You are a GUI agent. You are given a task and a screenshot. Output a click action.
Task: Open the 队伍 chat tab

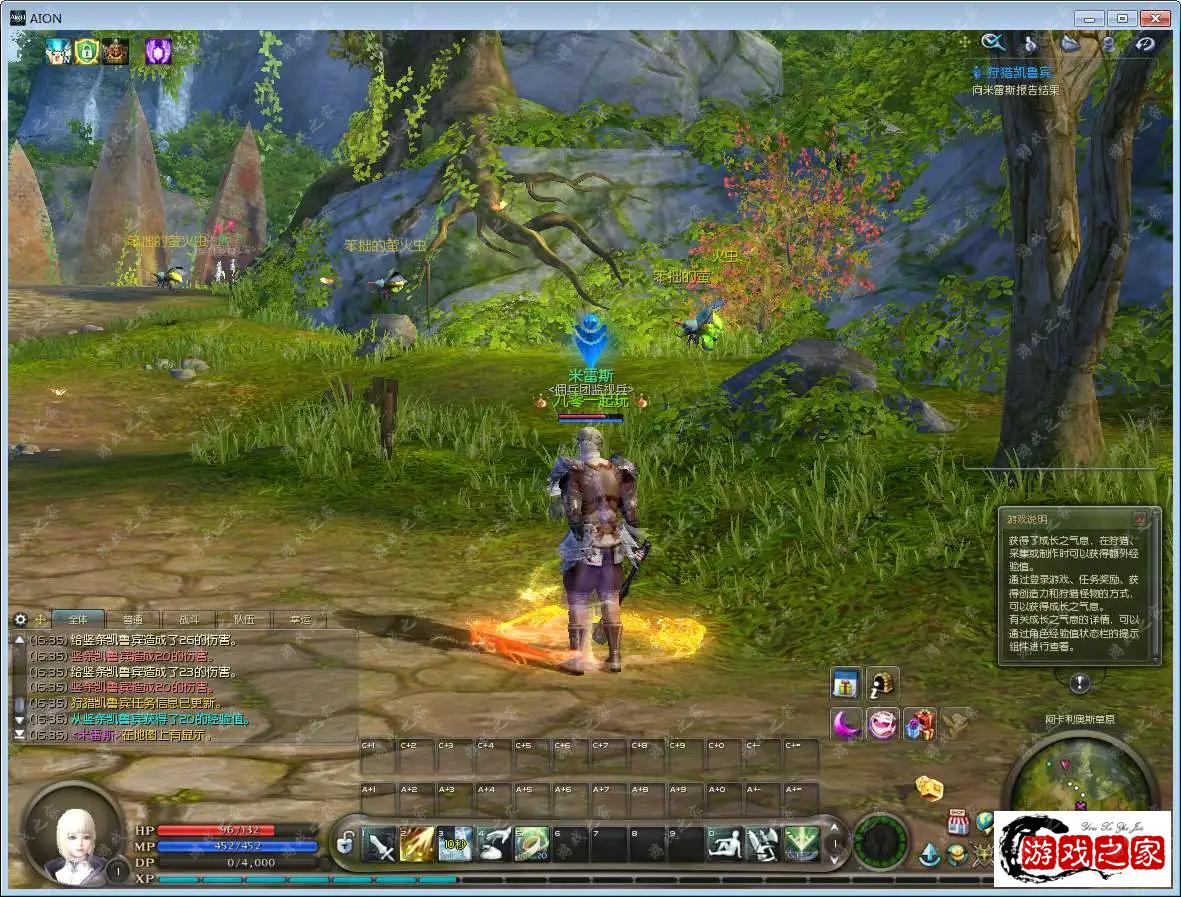click(243, 620)
